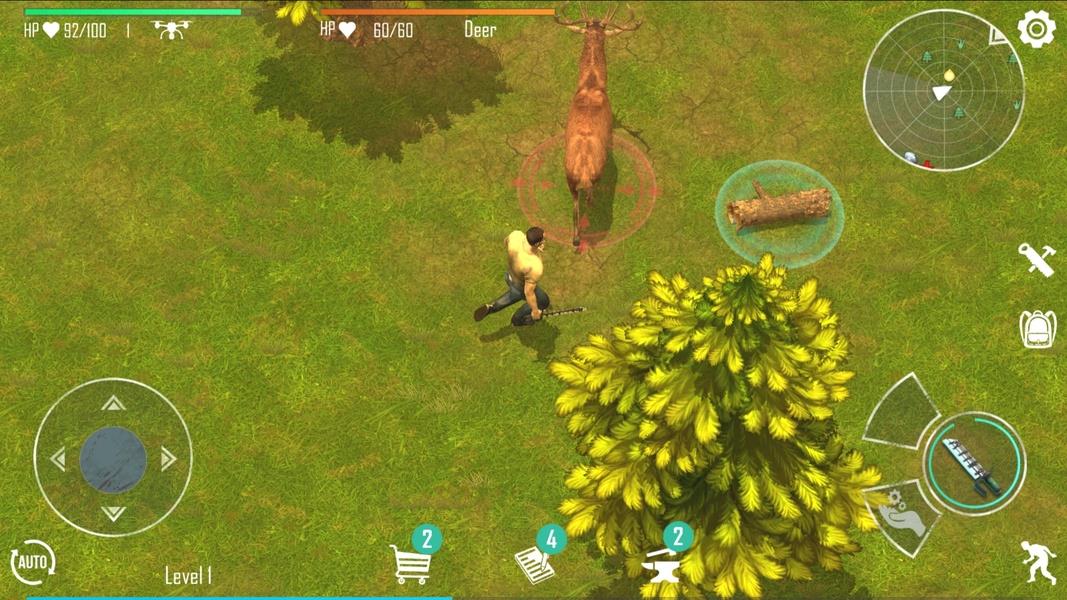Open the shopping cart store
The width and height of the screenshot is (1067, 600).
[x=411, y=564]
